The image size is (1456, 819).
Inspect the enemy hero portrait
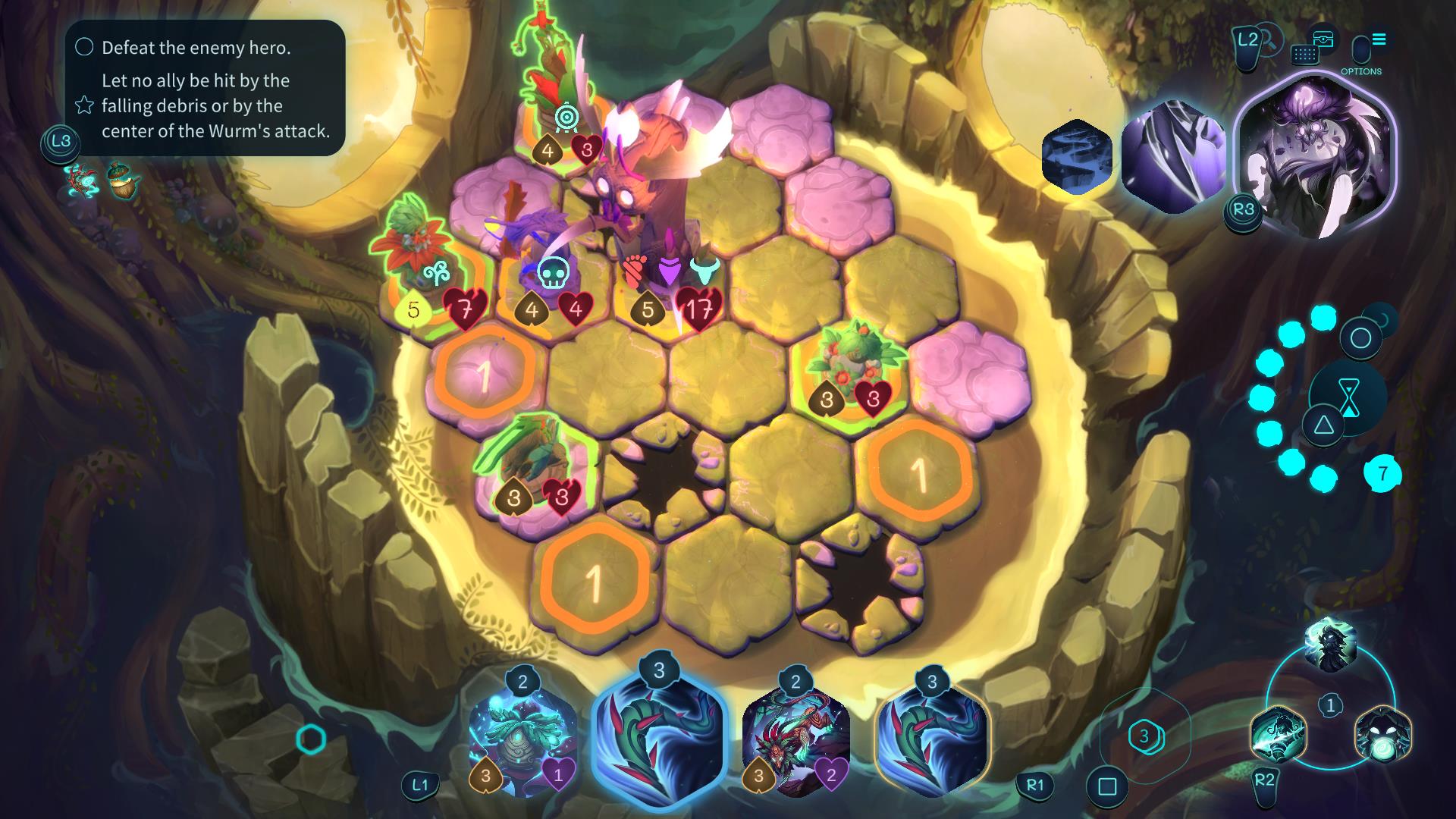tap(1316, 155)
